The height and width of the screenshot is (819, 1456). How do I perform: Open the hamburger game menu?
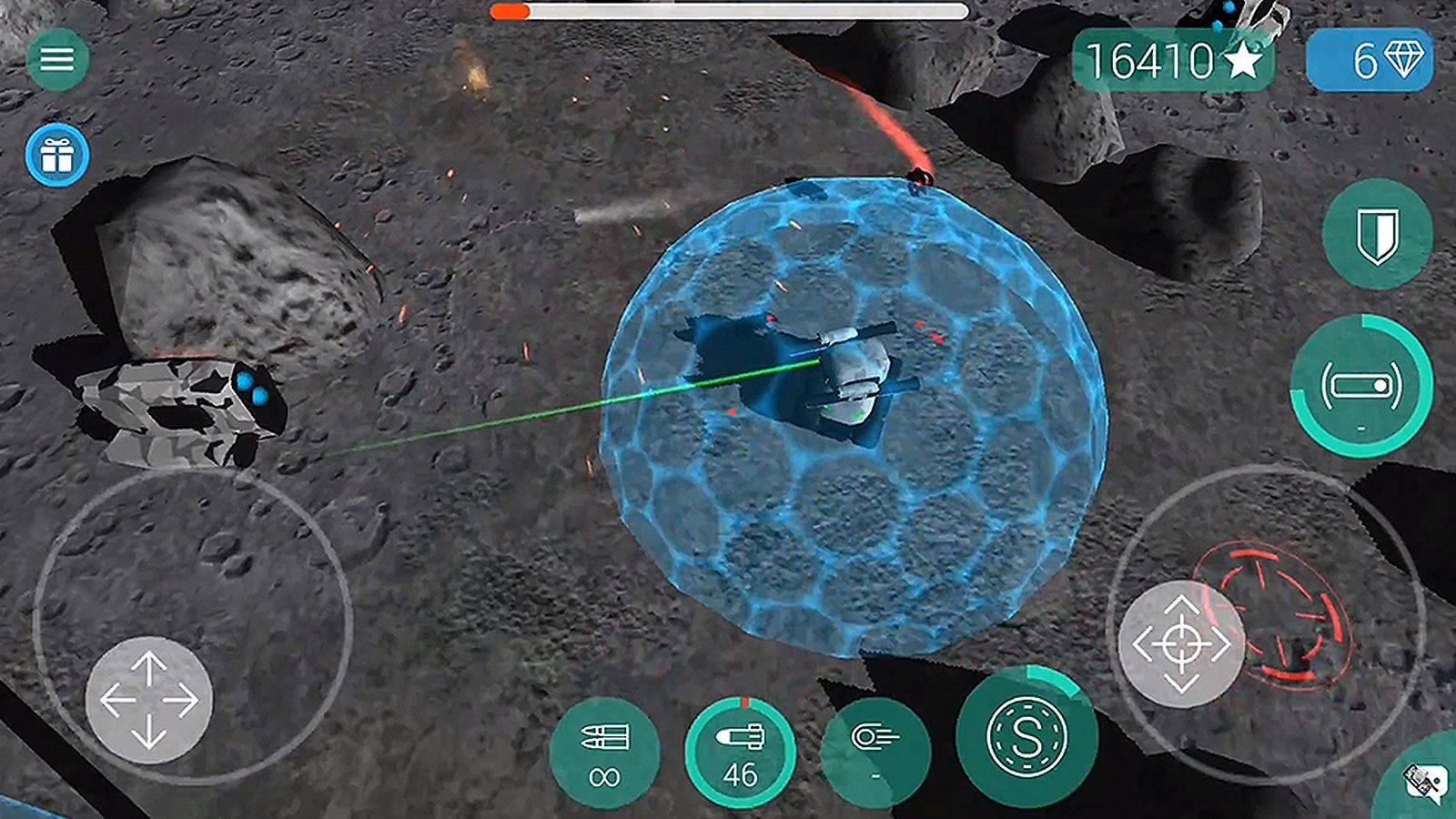[57, 57]
